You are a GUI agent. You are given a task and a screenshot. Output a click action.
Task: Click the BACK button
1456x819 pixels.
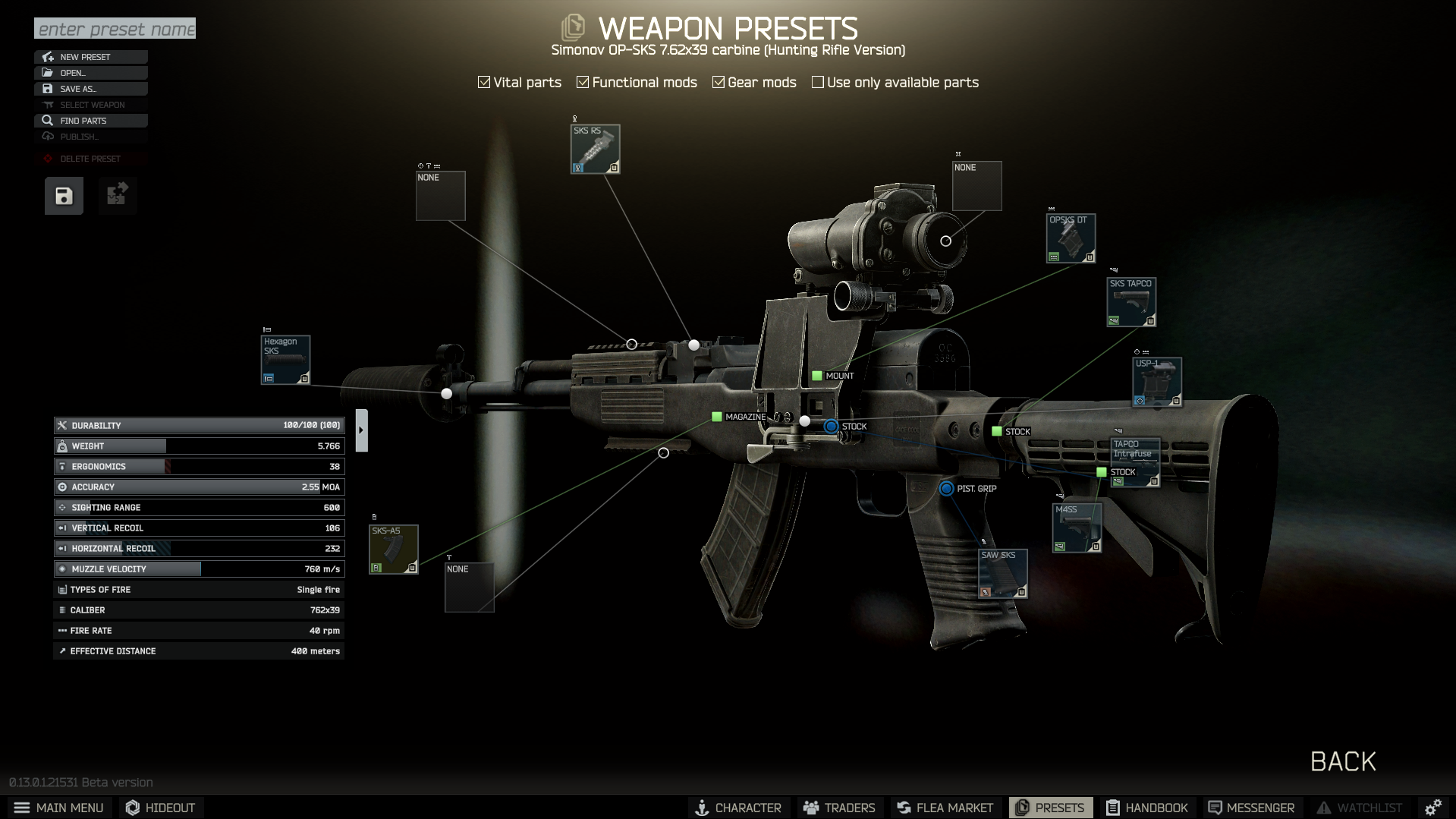tap(1343, 761)
